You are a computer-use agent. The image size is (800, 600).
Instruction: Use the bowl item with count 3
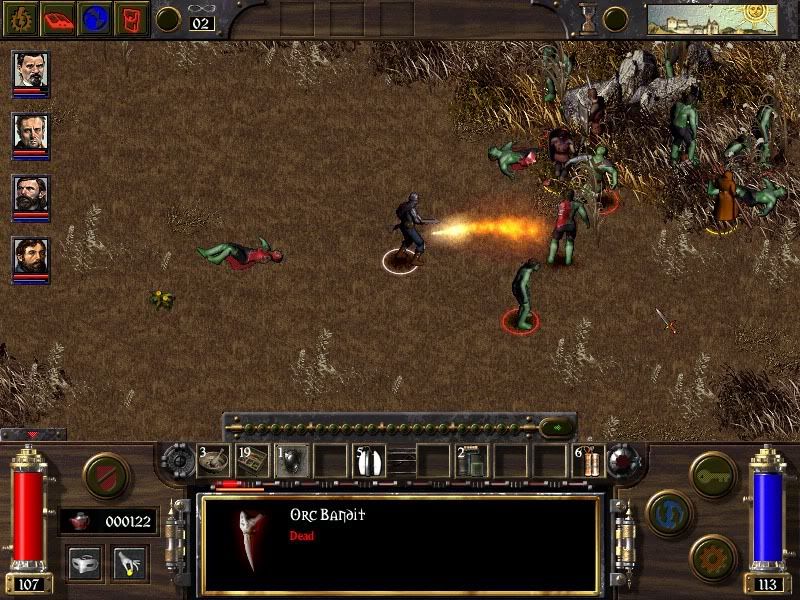click(x=214, y=461)
